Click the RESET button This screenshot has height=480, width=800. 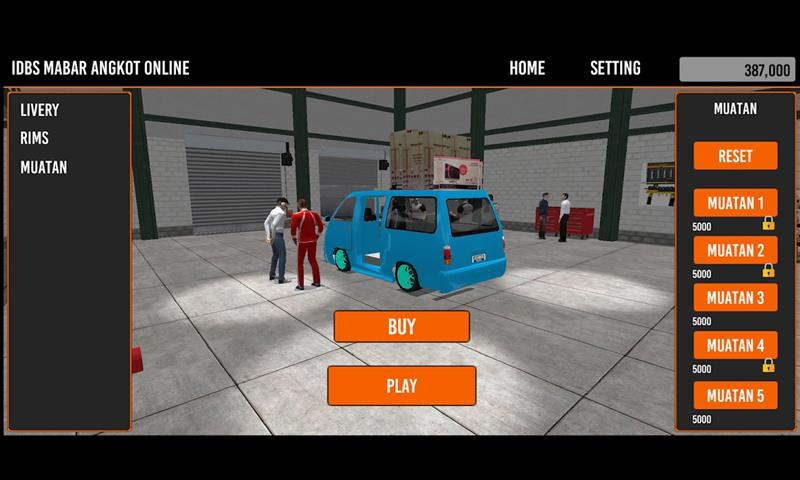[735, 156]
